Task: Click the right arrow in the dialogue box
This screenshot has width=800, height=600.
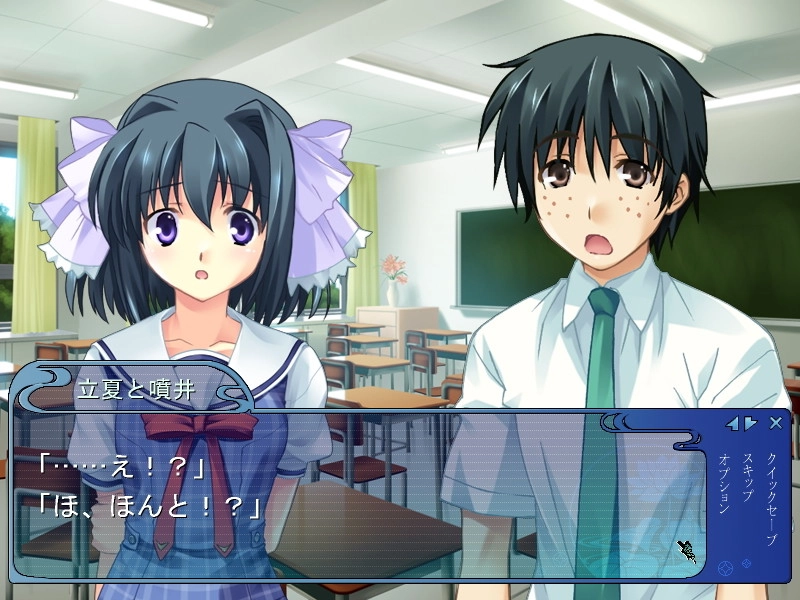Action: click(750, 424)
